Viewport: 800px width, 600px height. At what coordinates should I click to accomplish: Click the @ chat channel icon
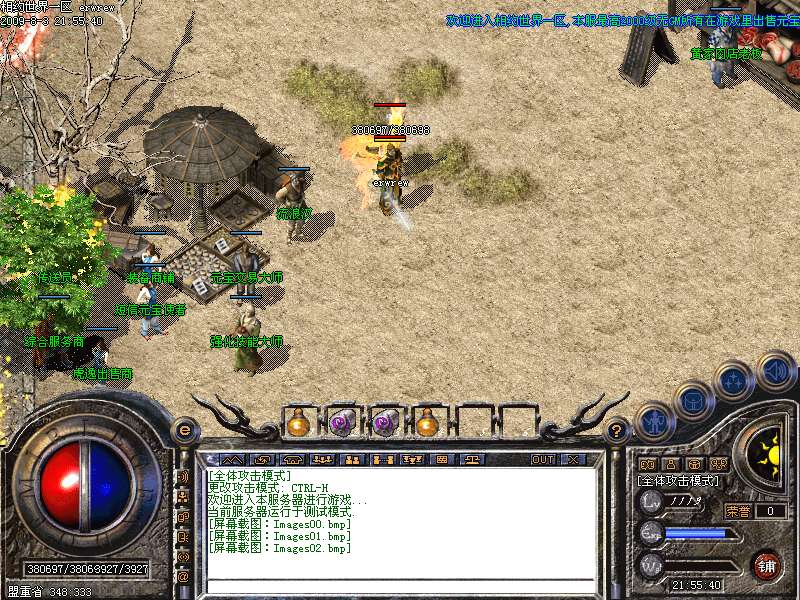coord(183,577)
